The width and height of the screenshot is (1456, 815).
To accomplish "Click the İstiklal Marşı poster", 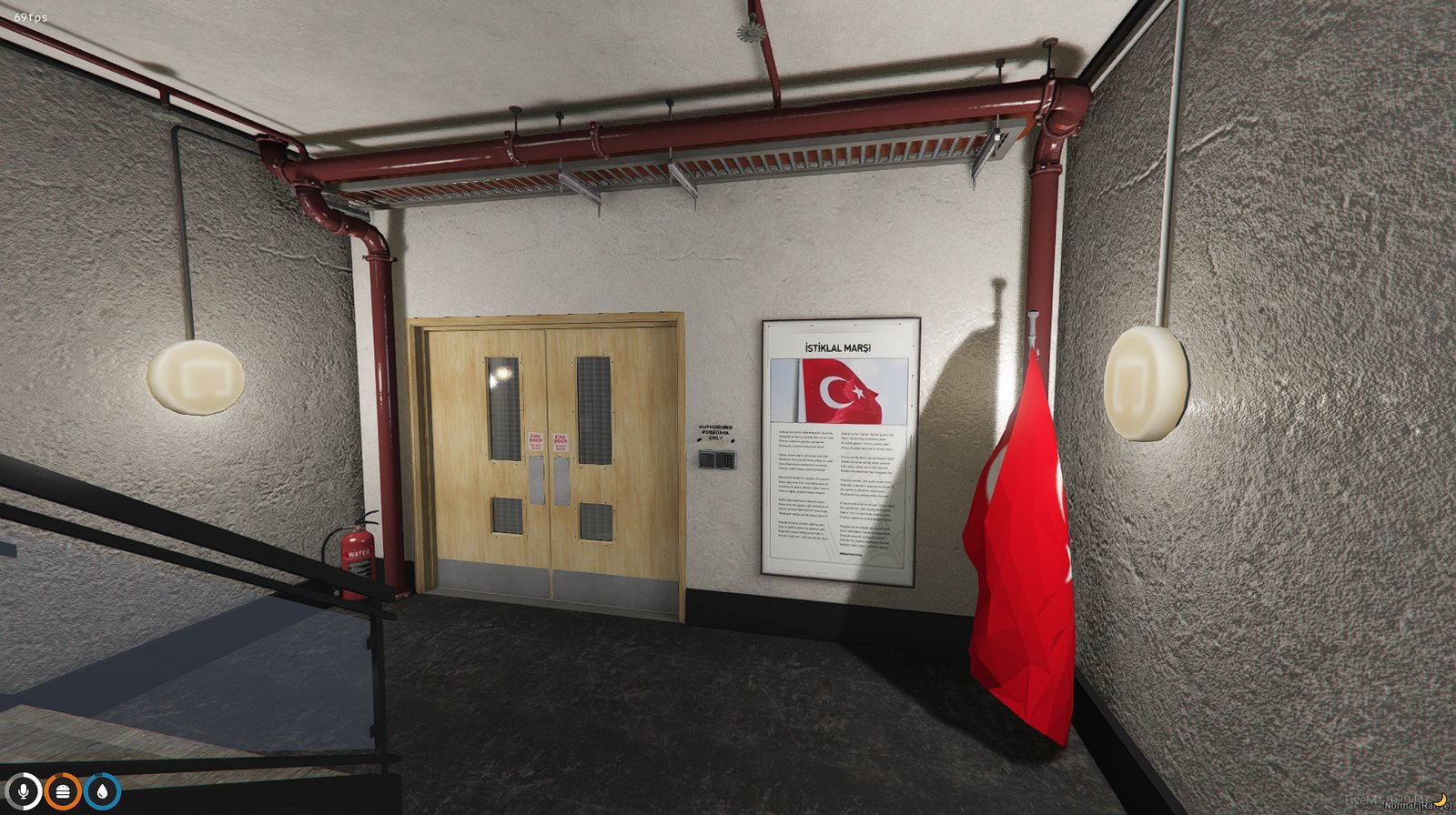I will point(837,450).
